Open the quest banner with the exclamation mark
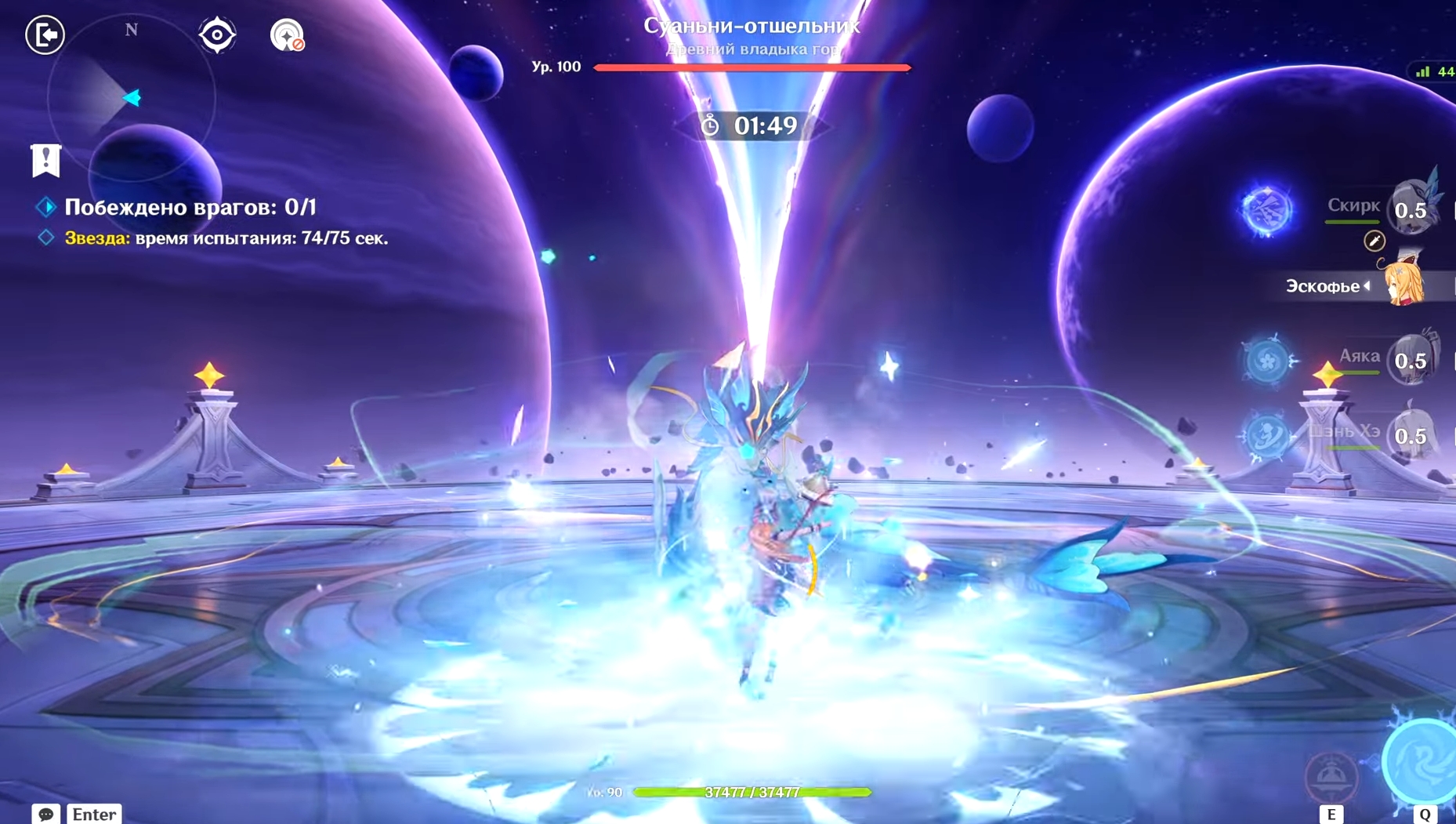Viewport: 1456px width, 824px height. point(45,160)
